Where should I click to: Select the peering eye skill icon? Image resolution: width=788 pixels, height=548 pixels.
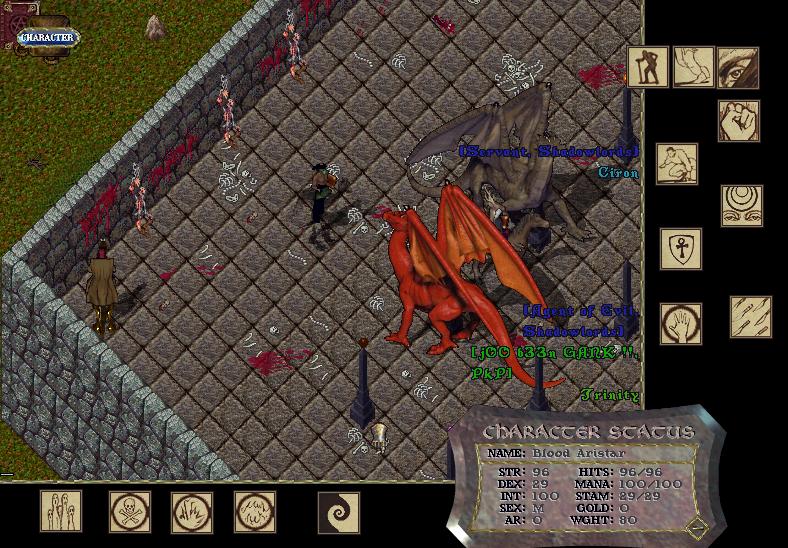tap(738, 67)
